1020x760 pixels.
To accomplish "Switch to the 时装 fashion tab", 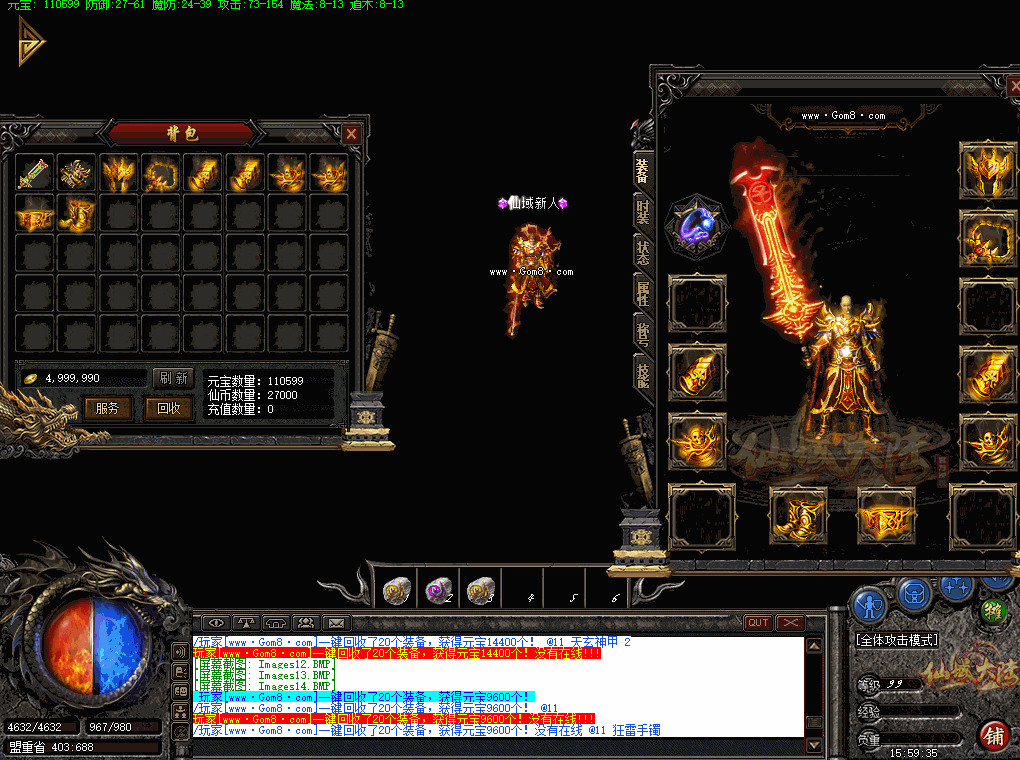I will tap(642, 211).
